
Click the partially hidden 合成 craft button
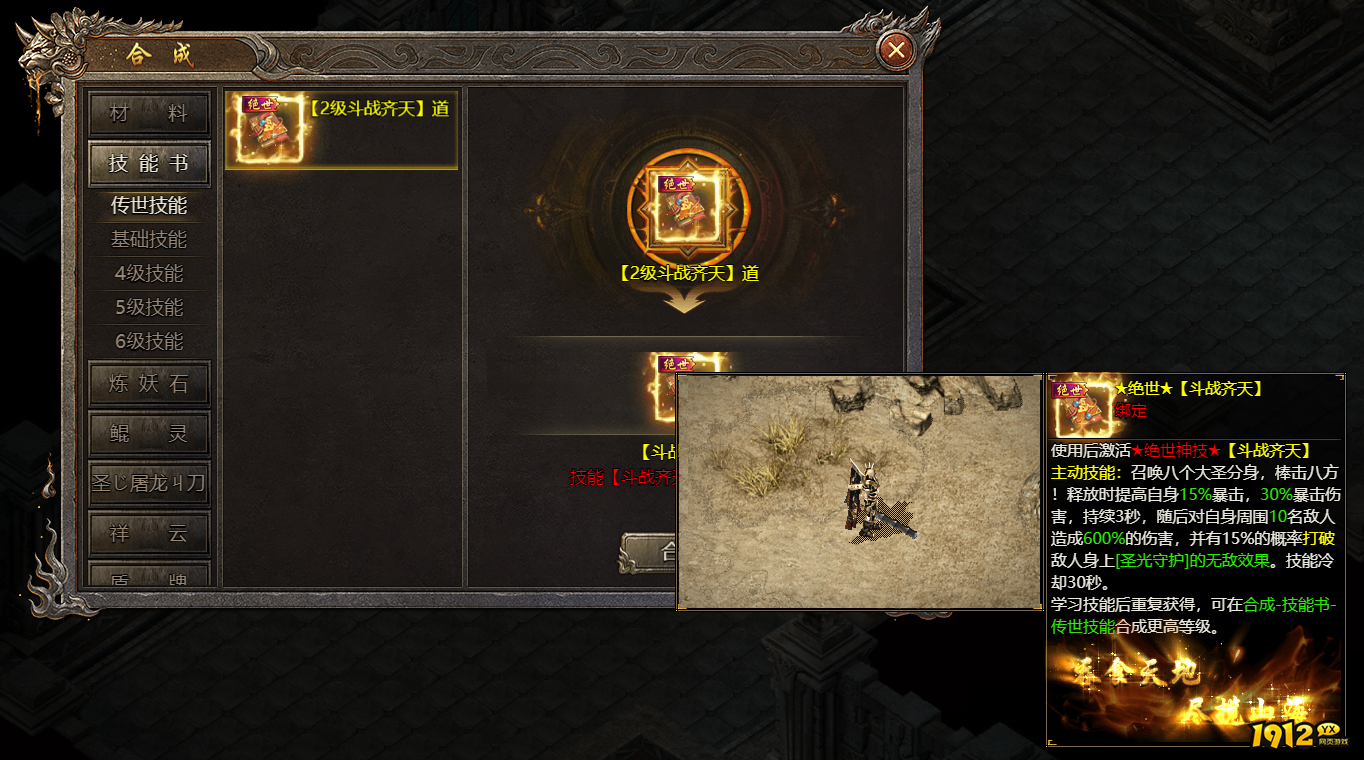[x=649, y=552]
